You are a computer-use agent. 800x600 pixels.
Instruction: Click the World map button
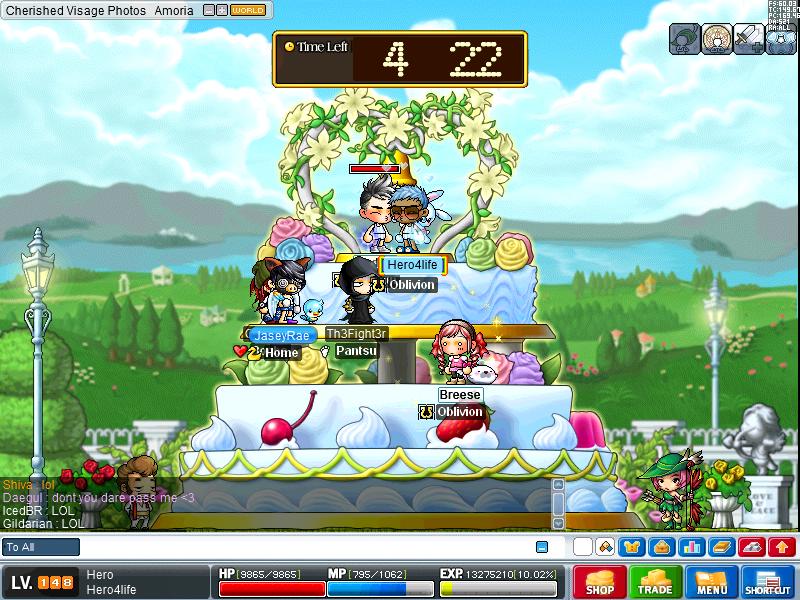pyautogui.click(x=248, y=10)
